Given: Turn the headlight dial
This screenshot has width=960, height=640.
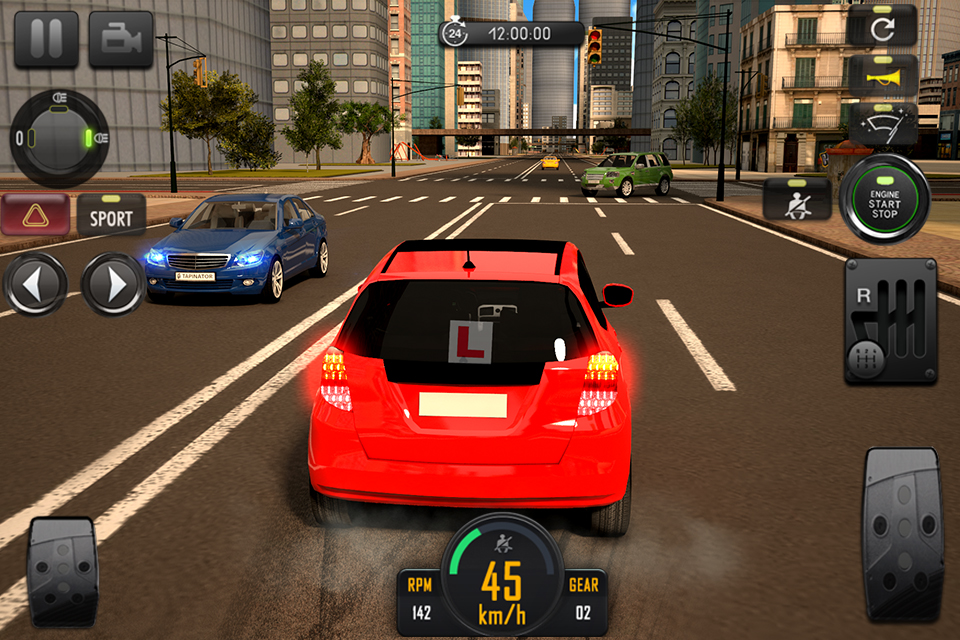Looking at the screenshot, I should pyautogui.click(x=59, y=138).
